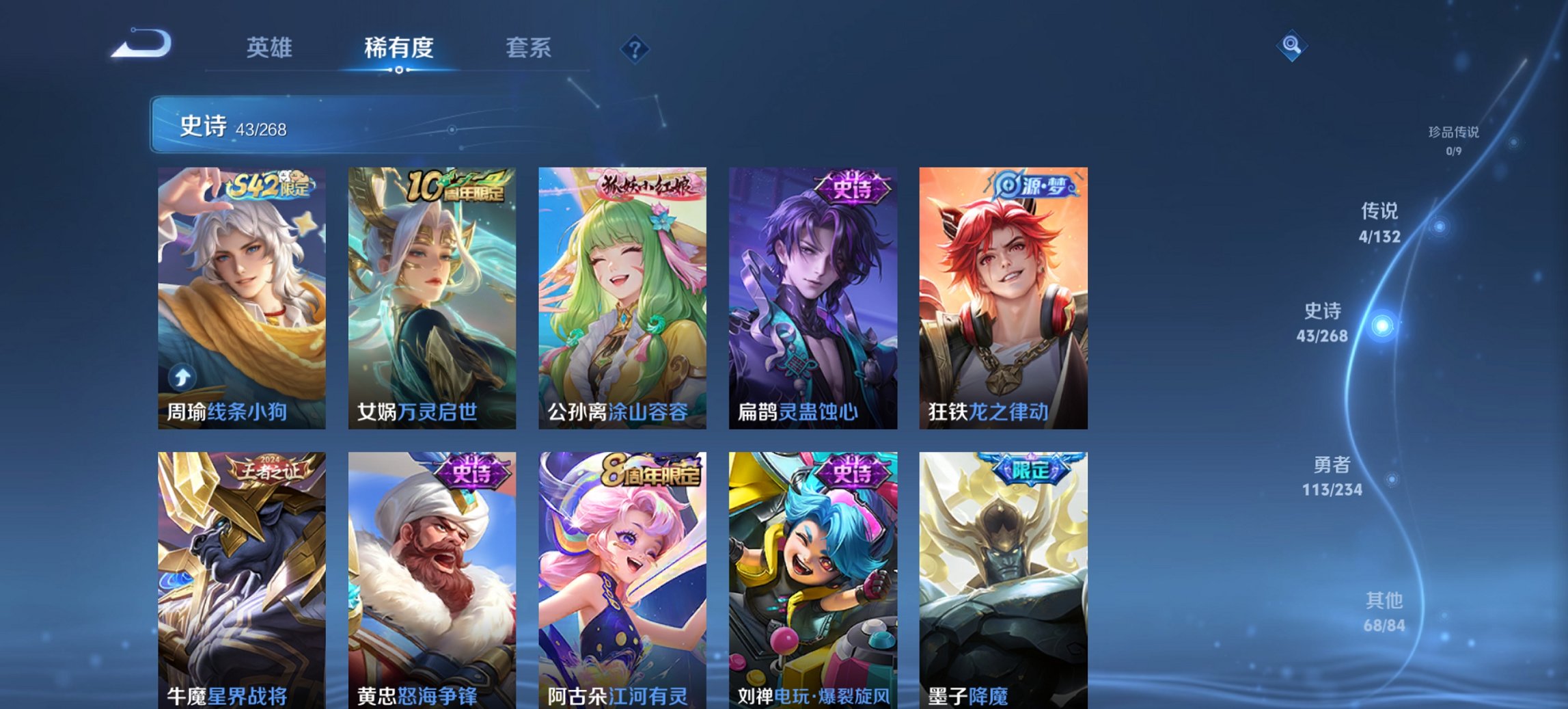Switch to the 英雄 tab
The width and height of the screenshot is (1568, 709).
[x=271, y=48]
